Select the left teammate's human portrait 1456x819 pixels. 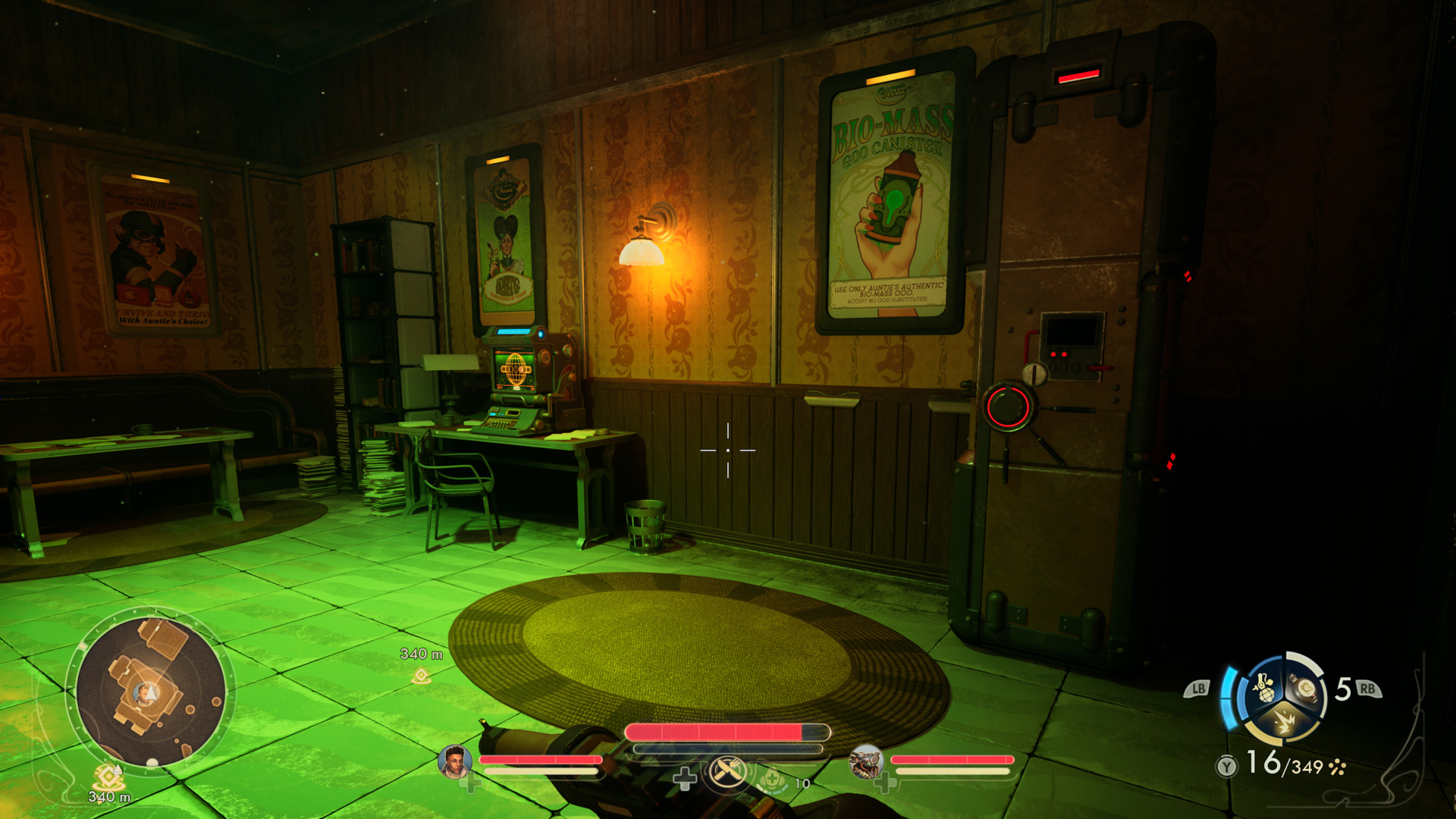point(455,761)
